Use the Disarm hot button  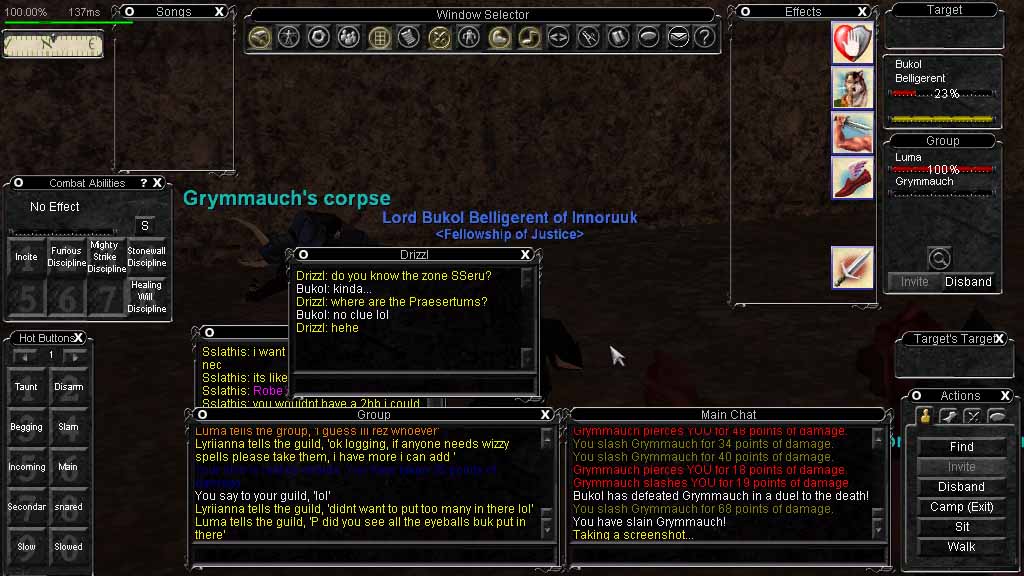coord(68,387)
